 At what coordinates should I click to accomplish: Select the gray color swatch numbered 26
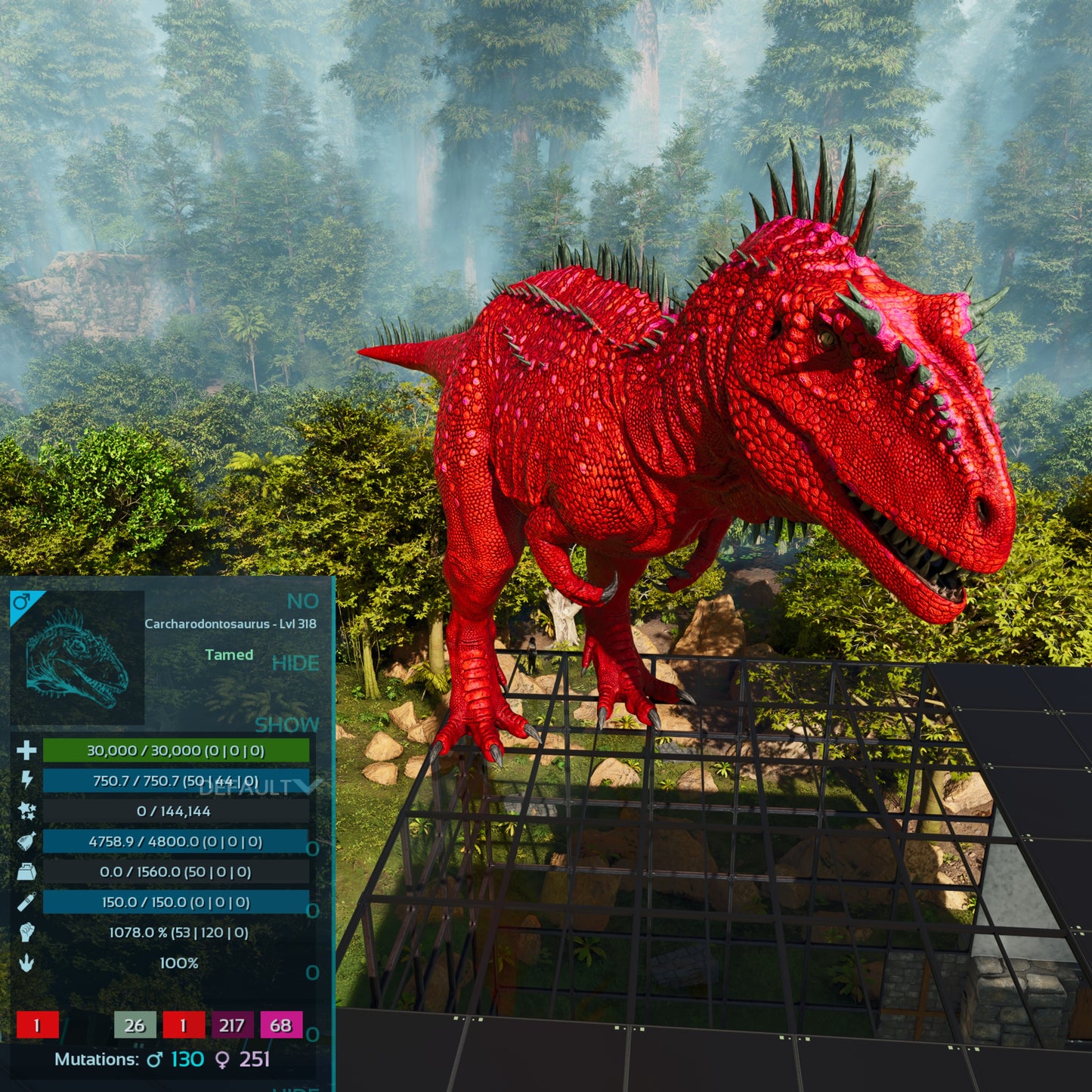[x=135, y=1025]
